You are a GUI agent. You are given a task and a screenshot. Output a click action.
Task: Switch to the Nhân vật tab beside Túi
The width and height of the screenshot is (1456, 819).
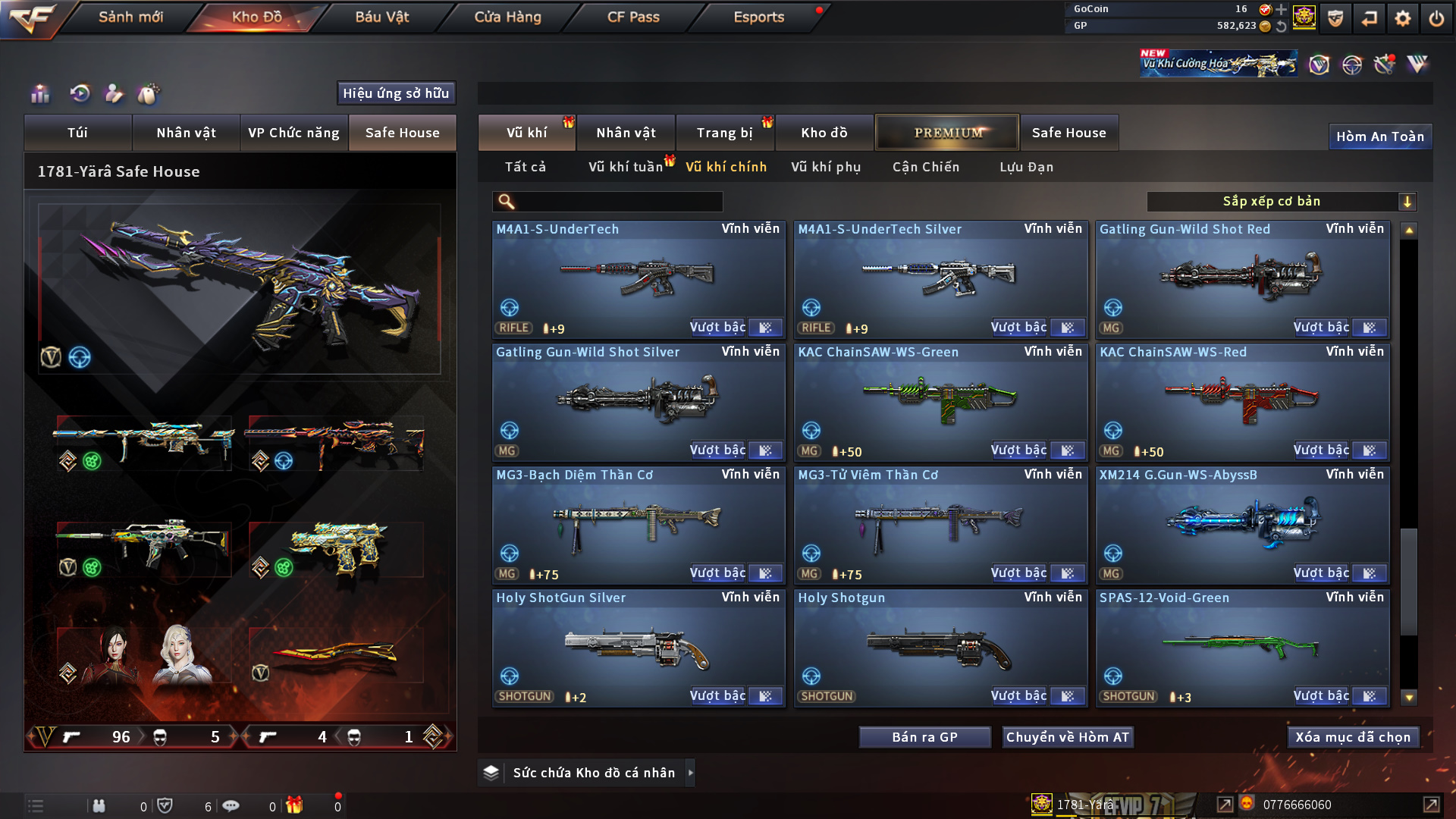pos(186,133)
